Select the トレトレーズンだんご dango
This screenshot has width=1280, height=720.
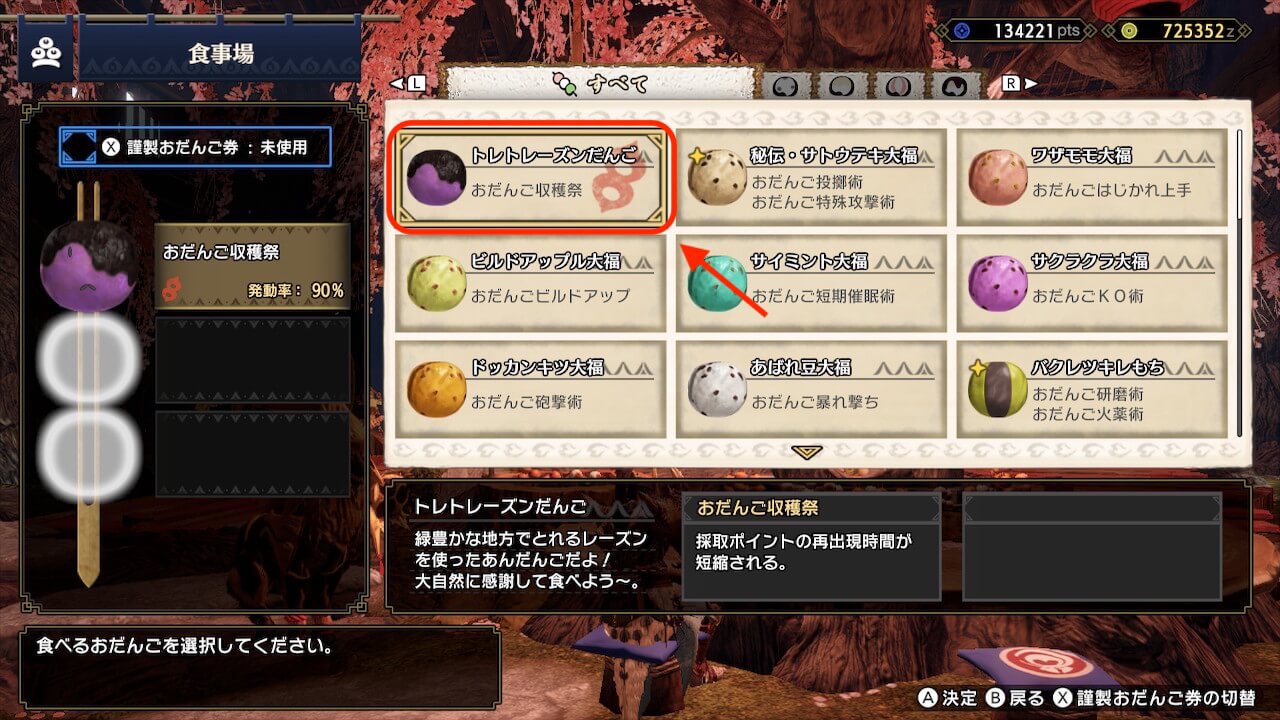point(530,177)
